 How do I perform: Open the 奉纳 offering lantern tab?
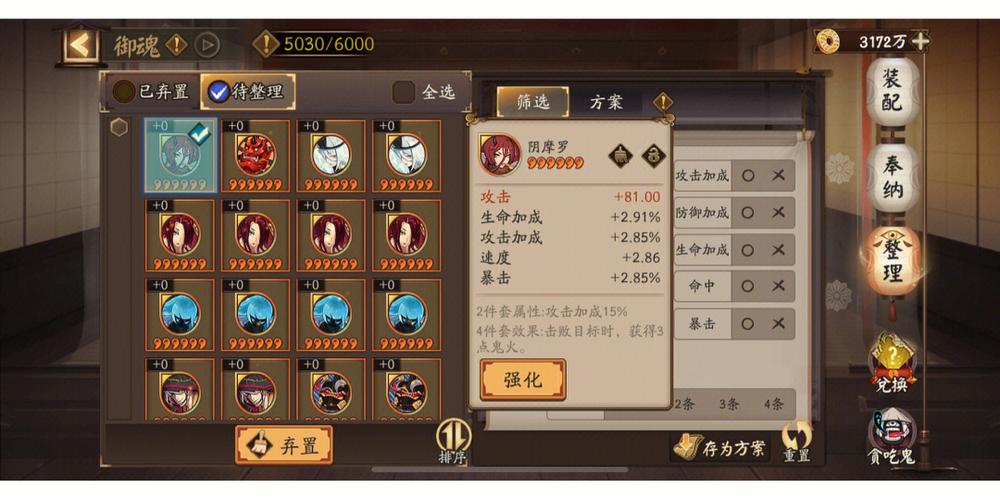coord(890,179)
